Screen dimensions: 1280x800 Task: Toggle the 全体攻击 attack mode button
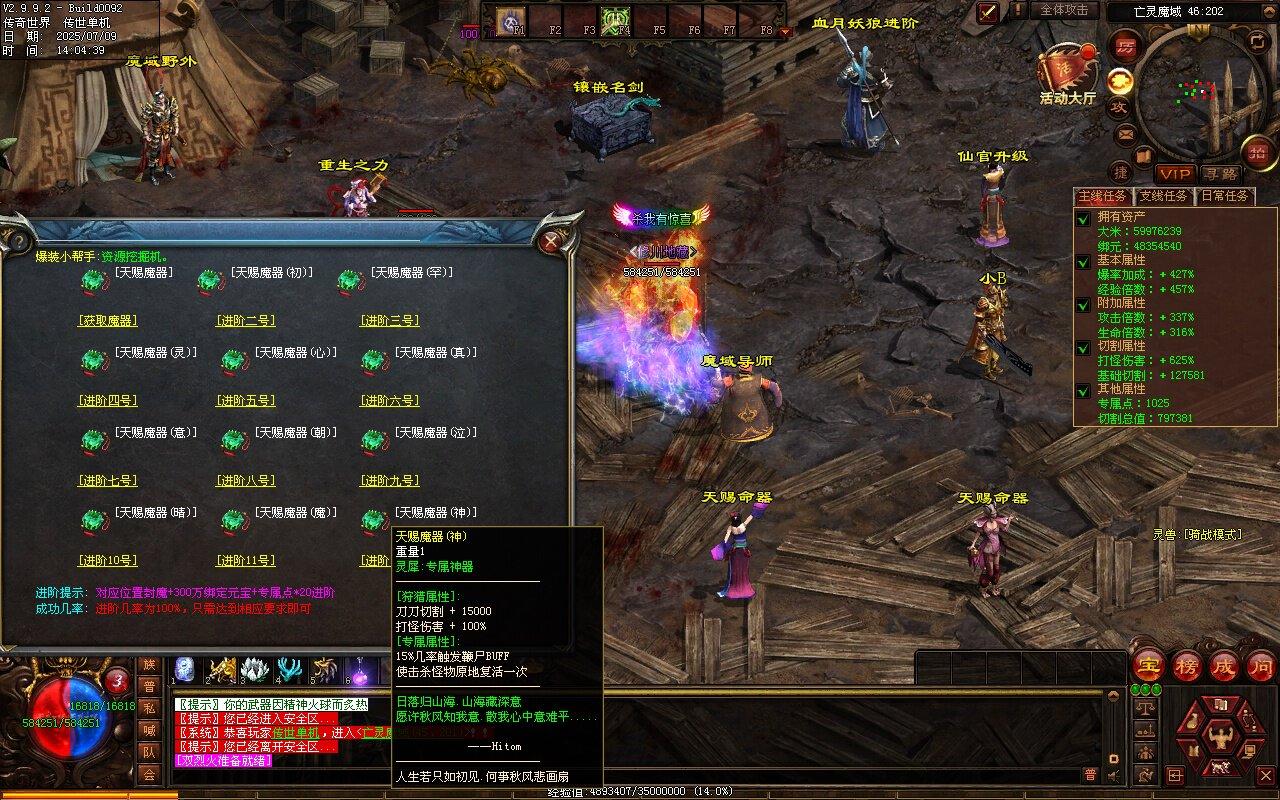(1064, 10)
